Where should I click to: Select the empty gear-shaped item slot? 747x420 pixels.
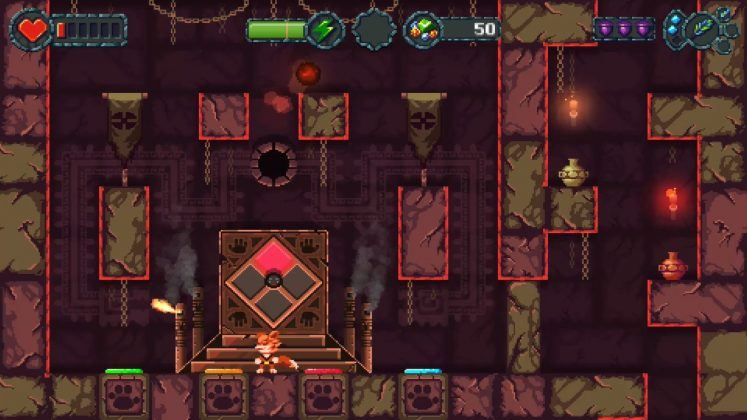(374, 29)
